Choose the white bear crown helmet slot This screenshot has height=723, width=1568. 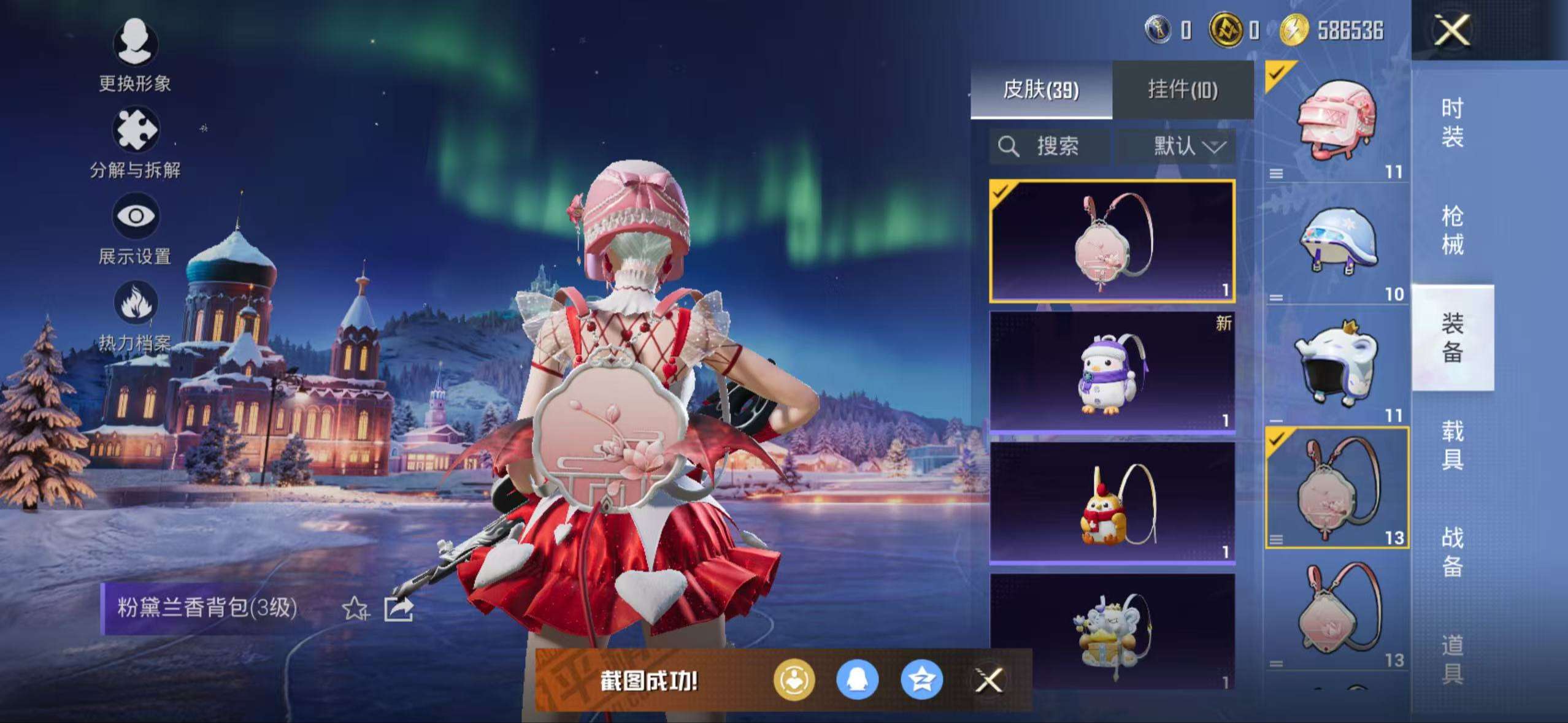1337,366
